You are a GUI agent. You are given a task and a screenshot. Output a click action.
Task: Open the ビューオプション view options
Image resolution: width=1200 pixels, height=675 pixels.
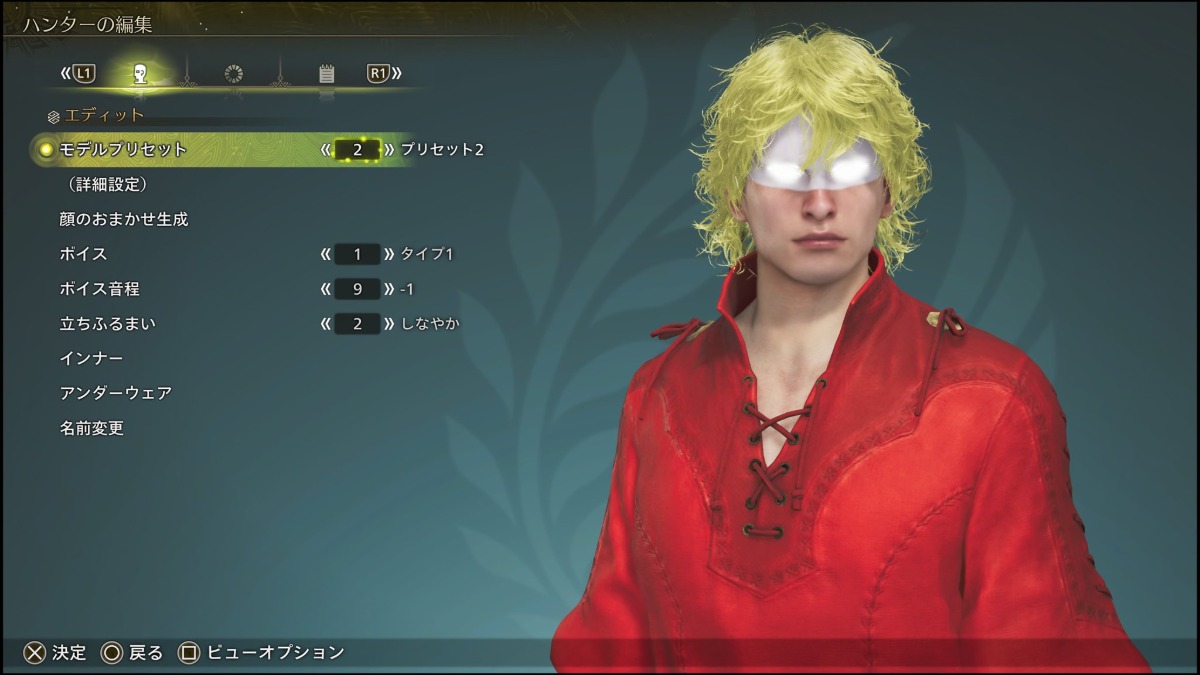[x=262, y=653]
